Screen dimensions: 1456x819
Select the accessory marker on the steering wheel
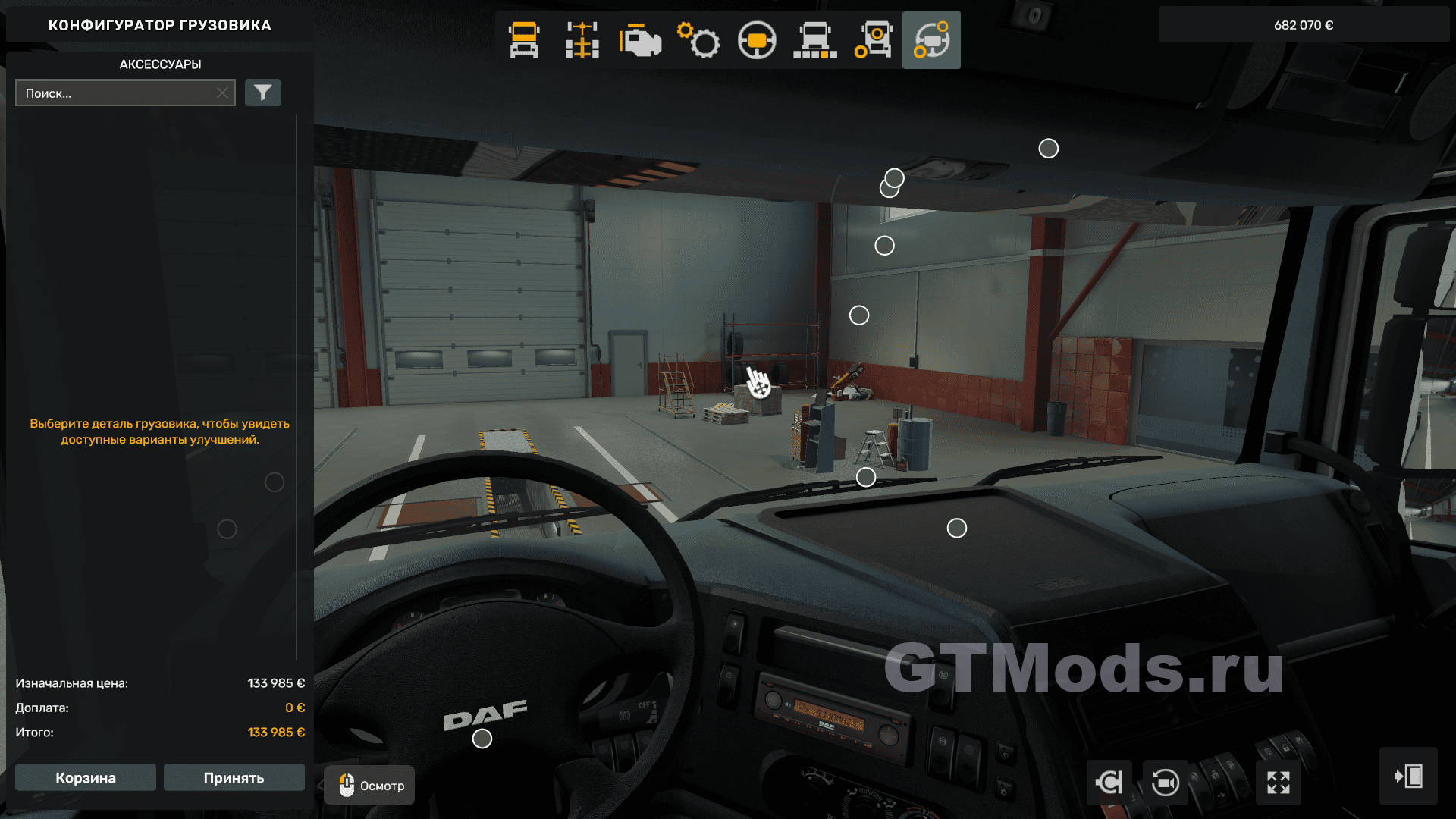click(x=482, y=739)
